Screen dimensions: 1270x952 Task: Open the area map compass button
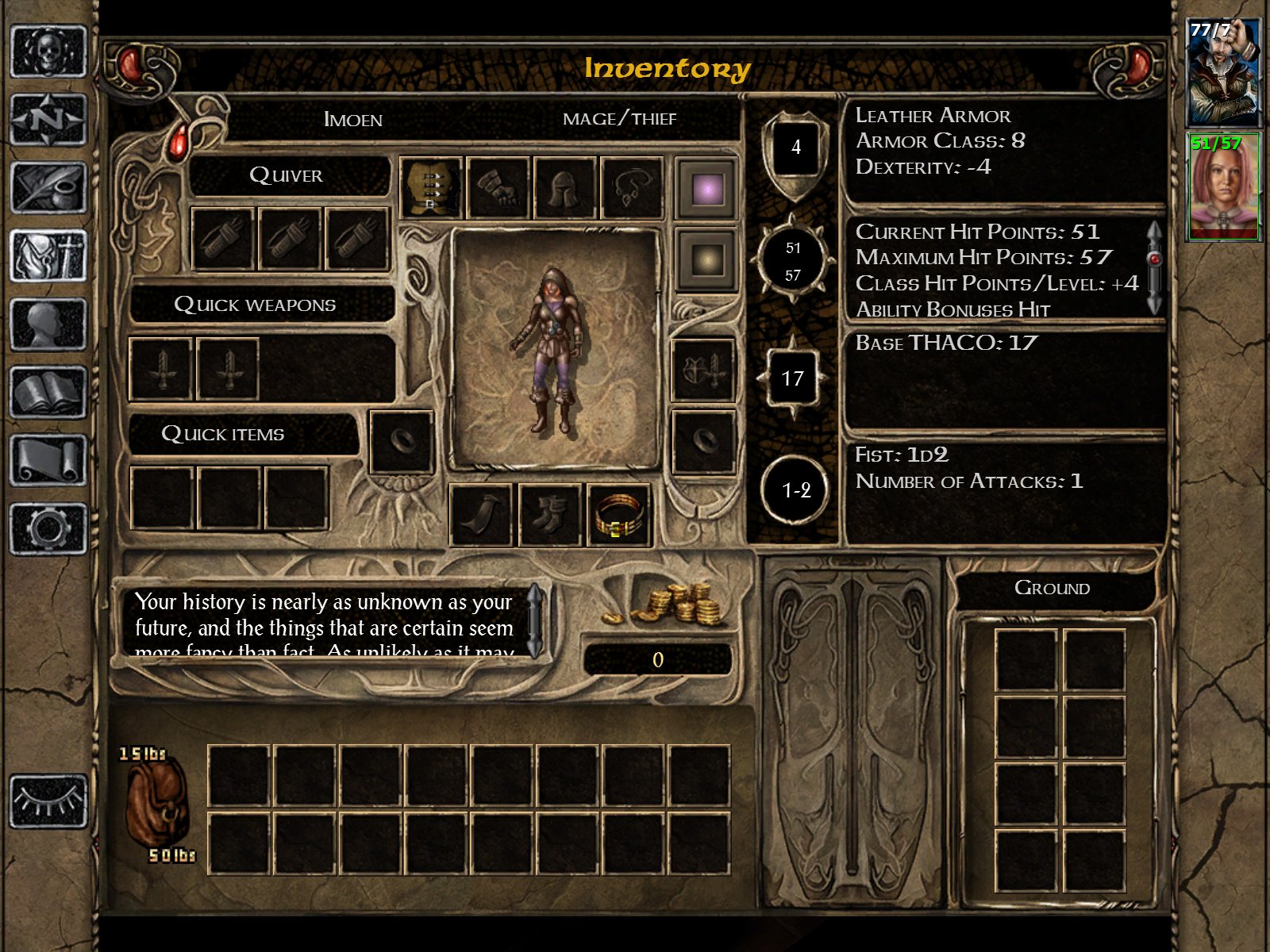[x=48, y=120]
